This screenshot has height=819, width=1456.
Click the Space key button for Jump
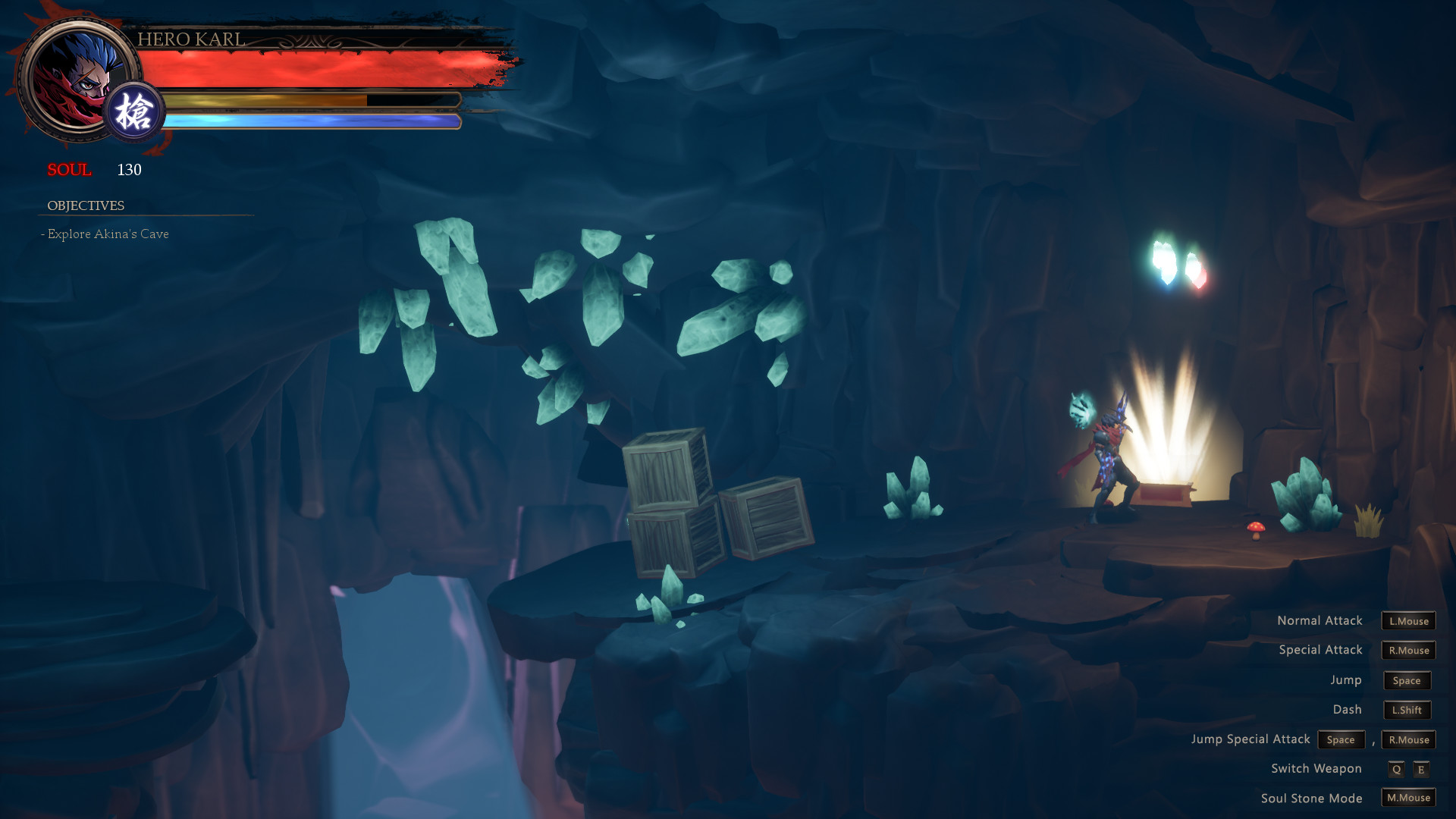pyautogui.click(x=1407, y=680)
